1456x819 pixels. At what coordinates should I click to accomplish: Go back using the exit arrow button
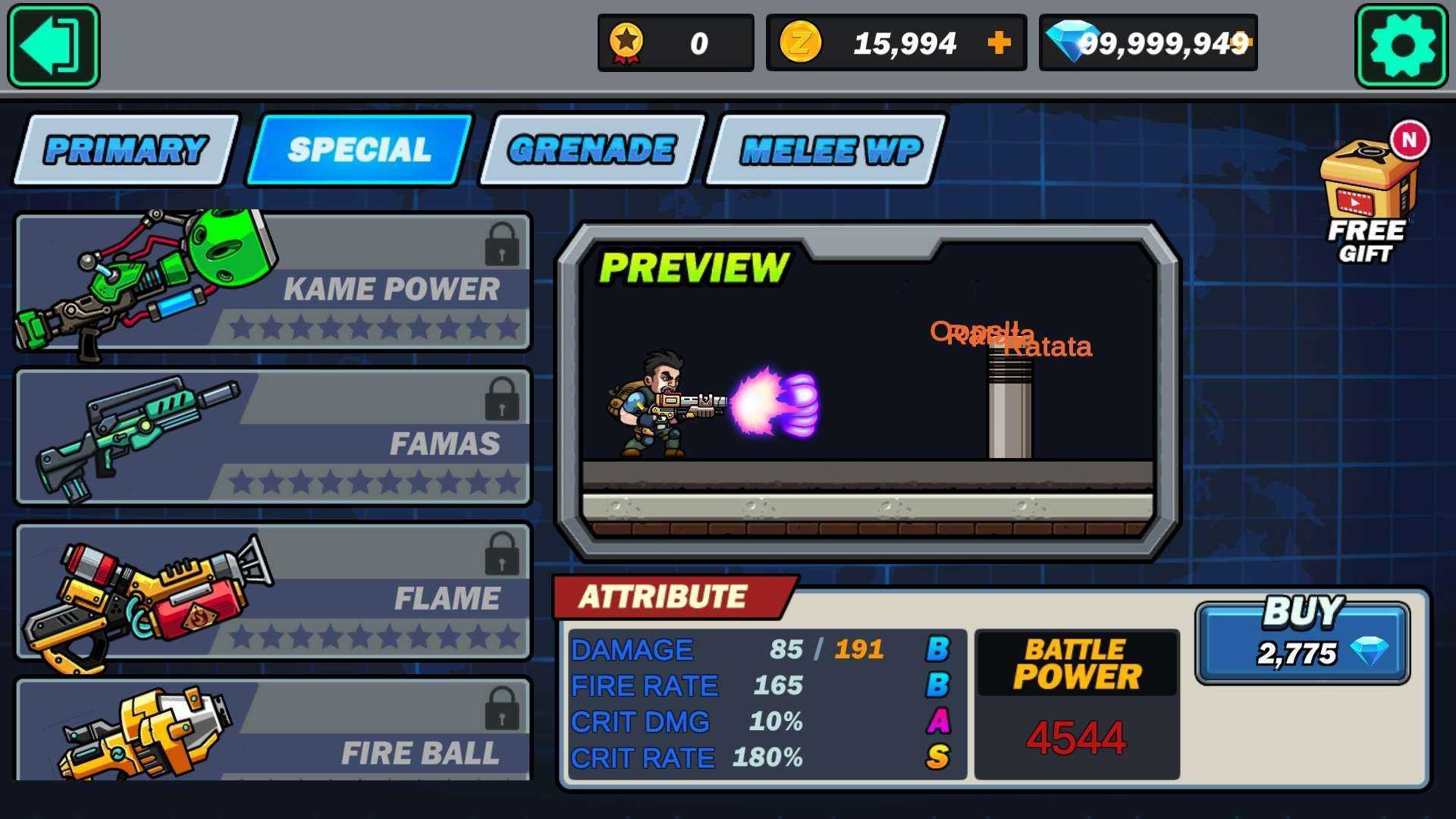(x=53, y=45)
